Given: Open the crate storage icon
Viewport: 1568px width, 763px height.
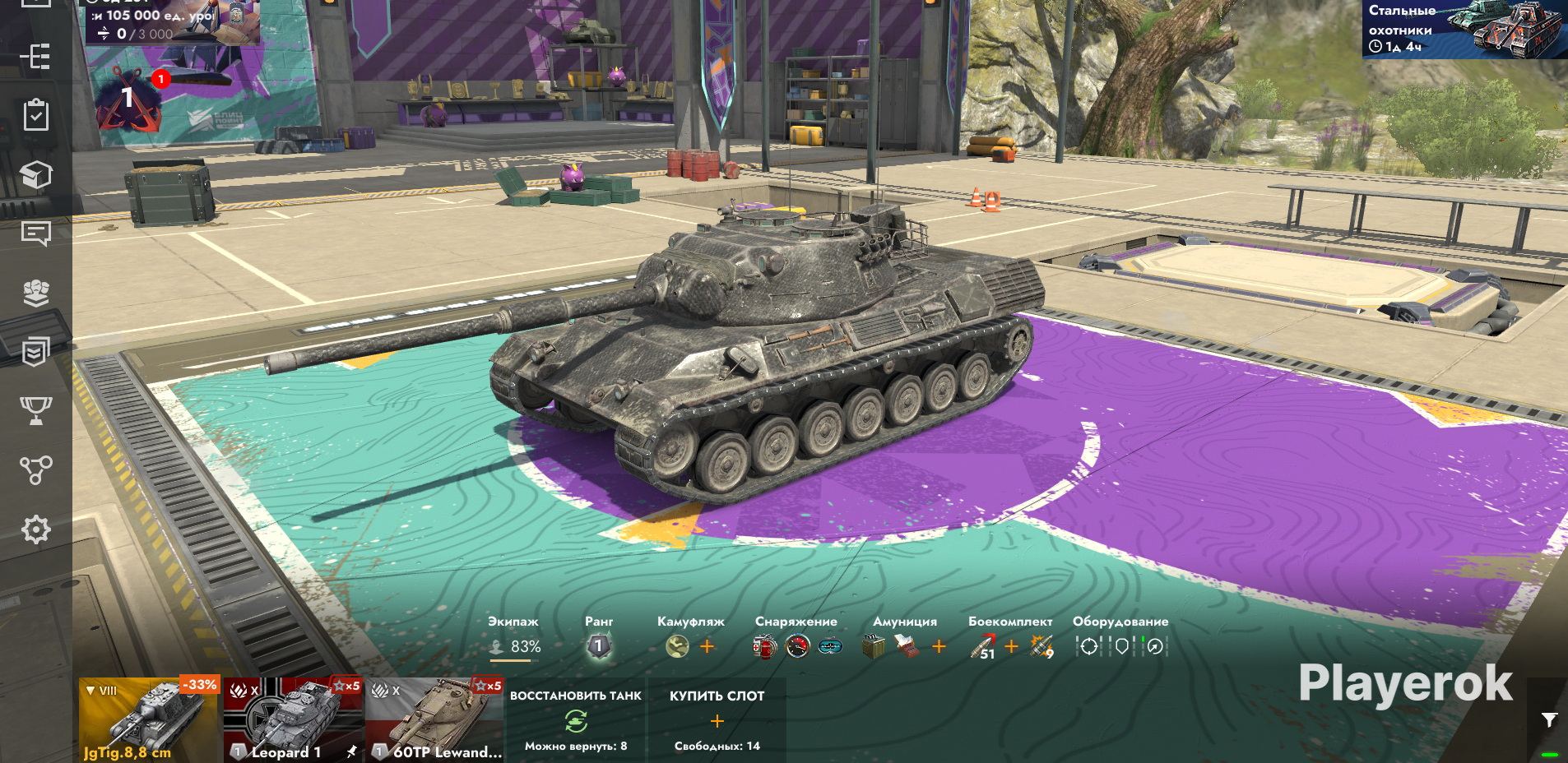Looking at the screenshot, I should (x=35, y=174).
